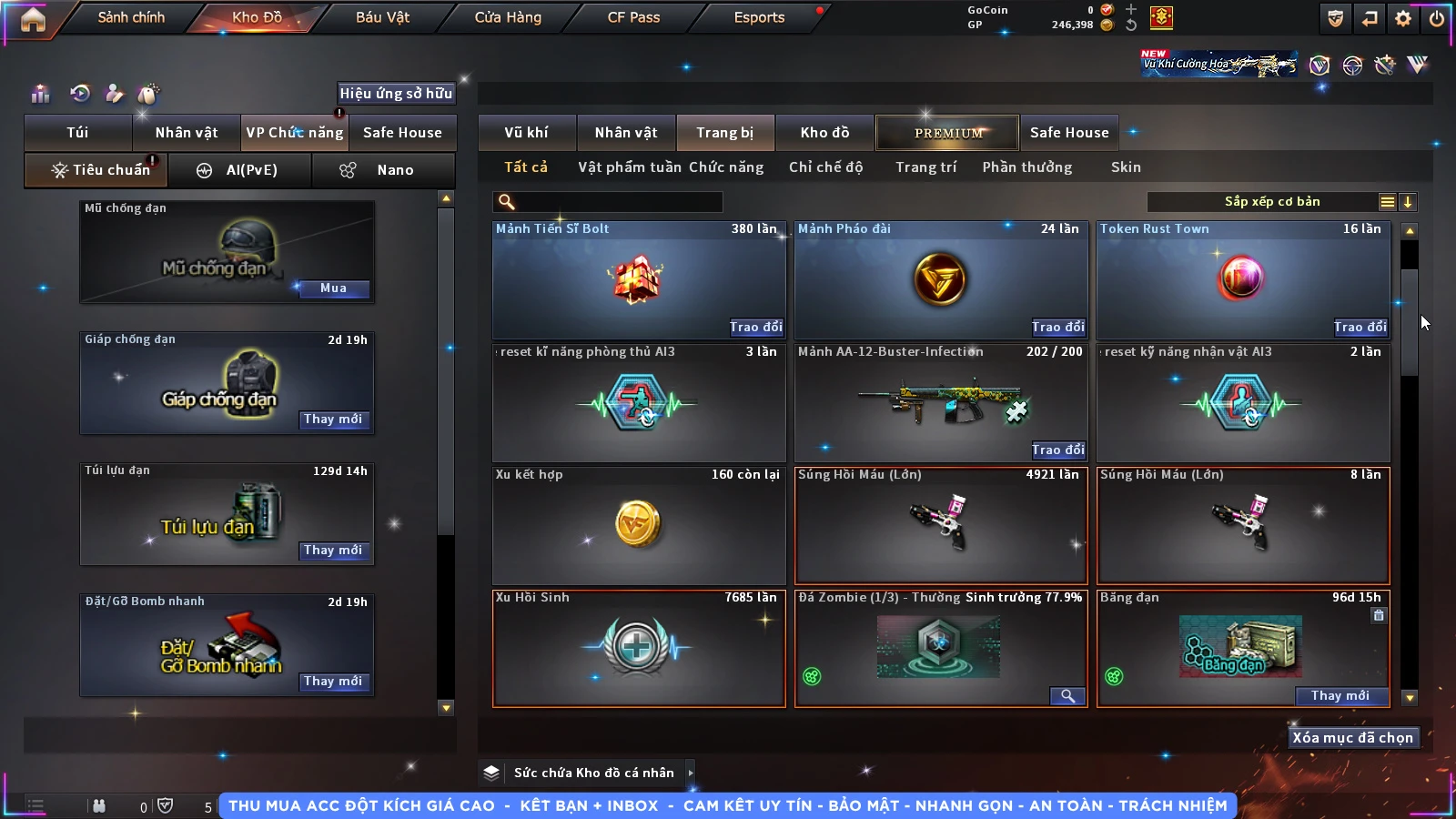Go to the CF Pass page
The image size is (1456, 819).
point(633,17)
